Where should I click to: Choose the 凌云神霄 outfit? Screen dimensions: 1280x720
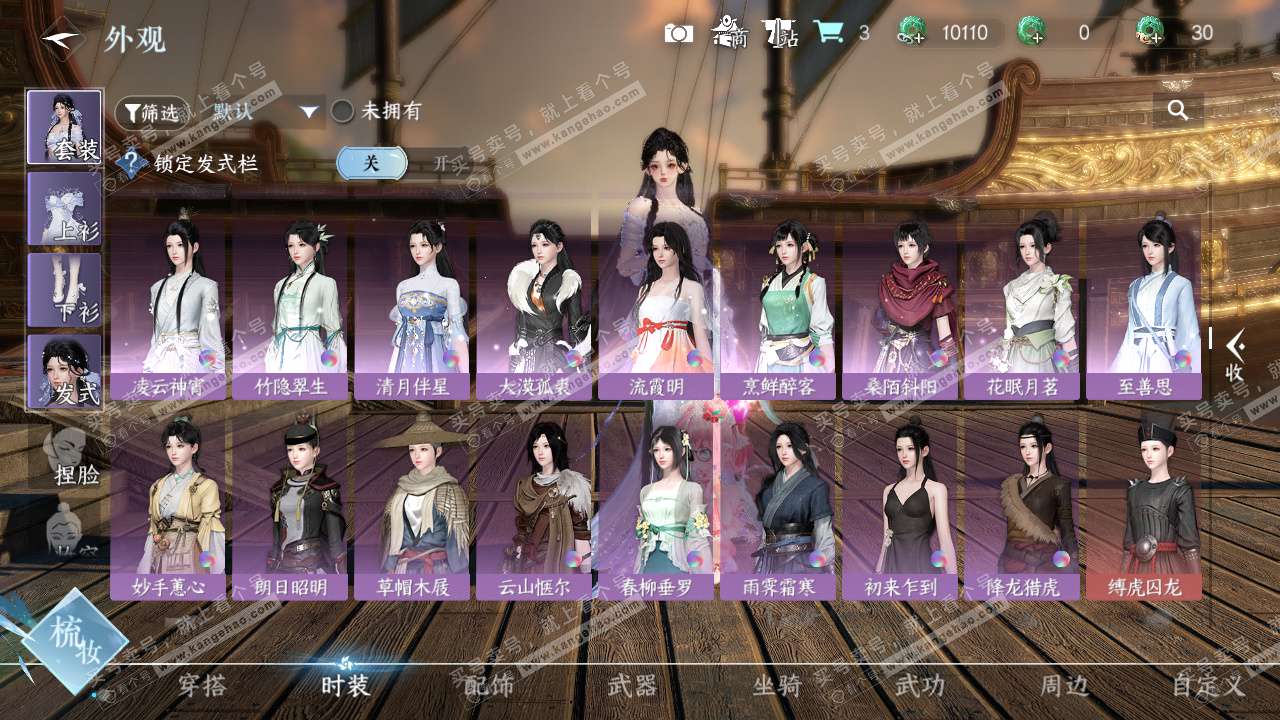pyautogui.click(x=168, y=305)
